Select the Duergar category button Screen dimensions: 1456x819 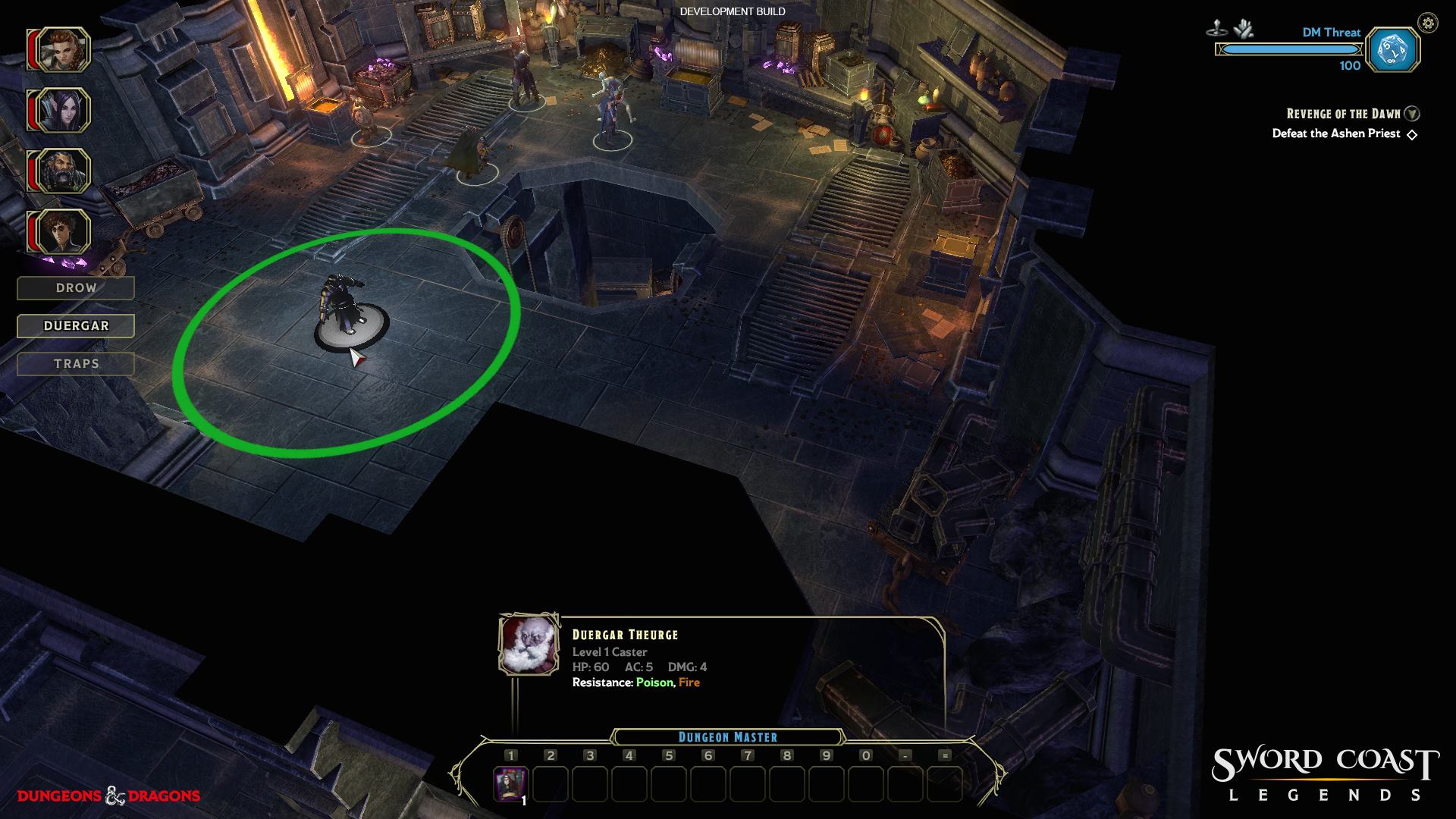click(76, 326)
